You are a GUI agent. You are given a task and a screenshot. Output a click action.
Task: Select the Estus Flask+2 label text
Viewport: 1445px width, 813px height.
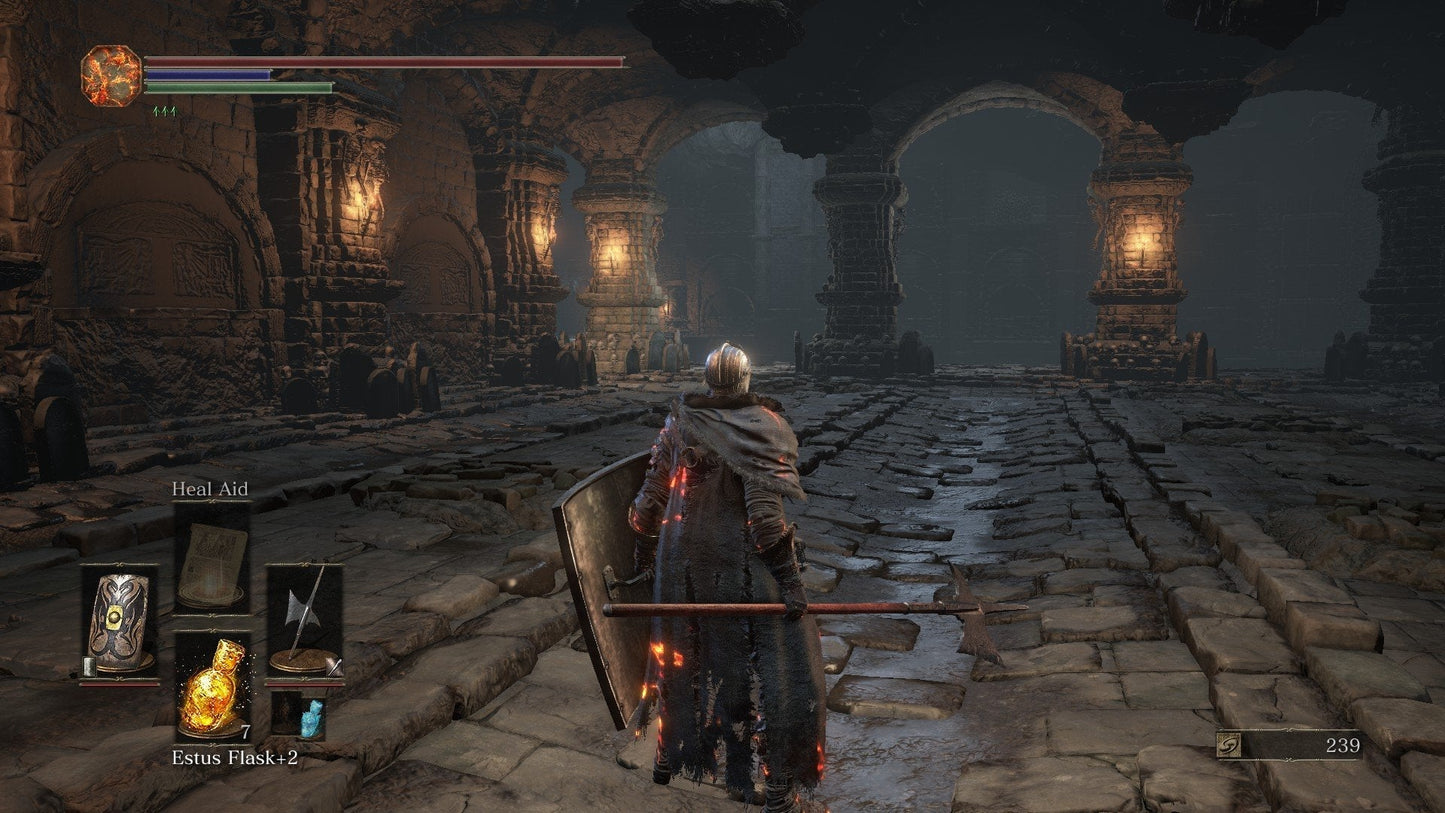[234, 757]
